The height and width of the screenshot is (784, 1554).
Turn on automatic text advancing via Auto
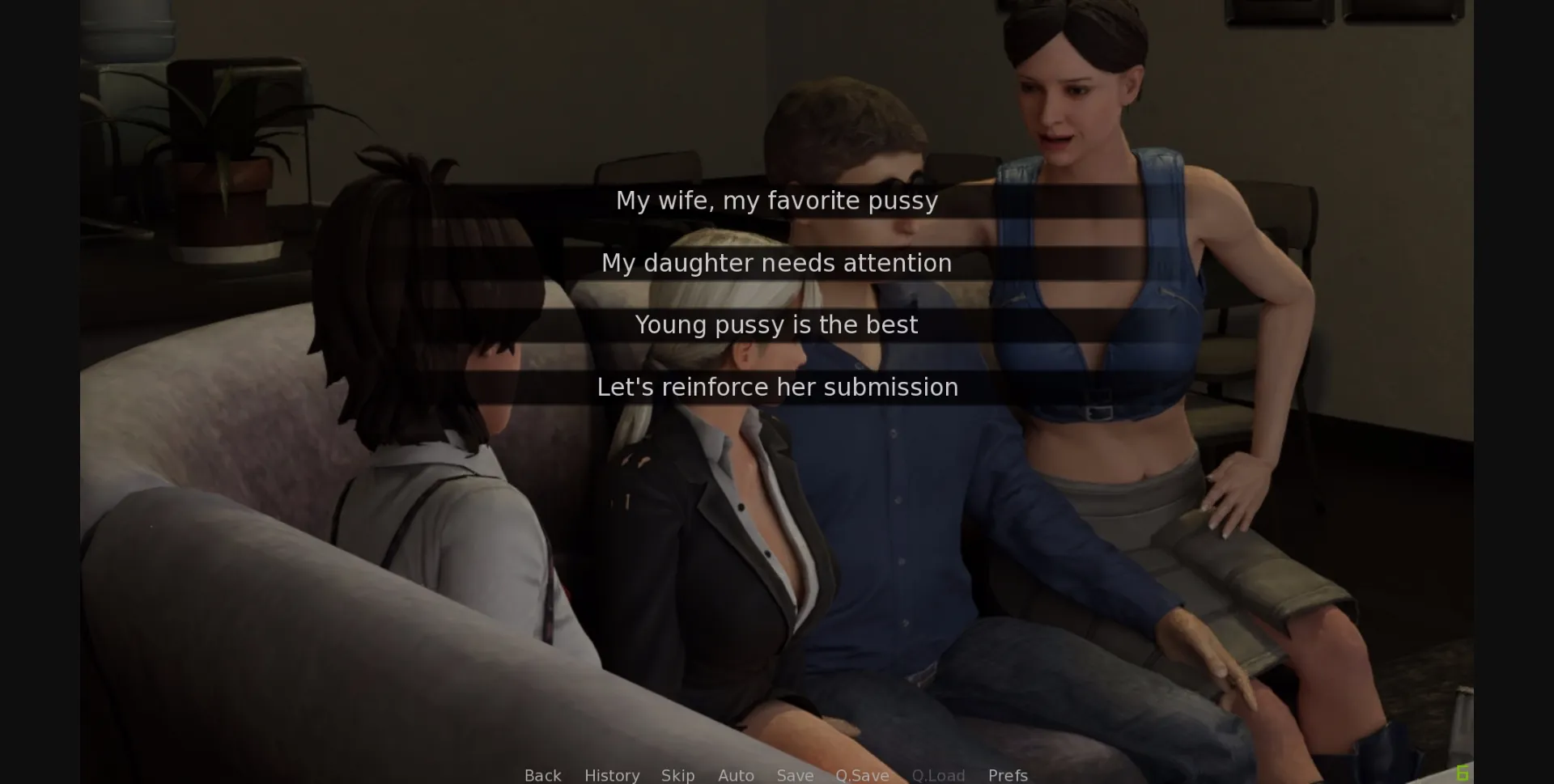coord(735,774)
